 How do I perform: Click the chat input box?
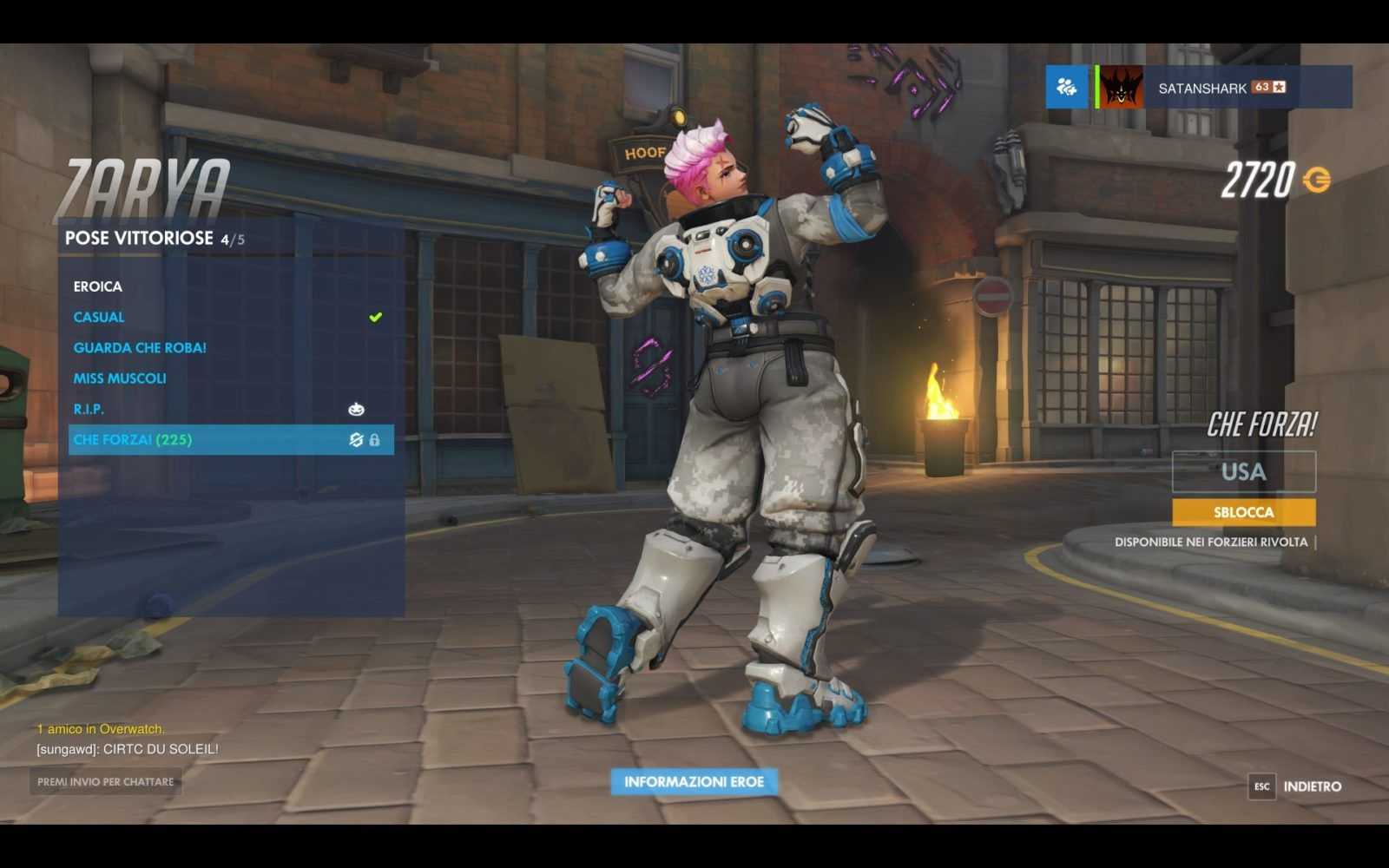[x=106, y=782]
